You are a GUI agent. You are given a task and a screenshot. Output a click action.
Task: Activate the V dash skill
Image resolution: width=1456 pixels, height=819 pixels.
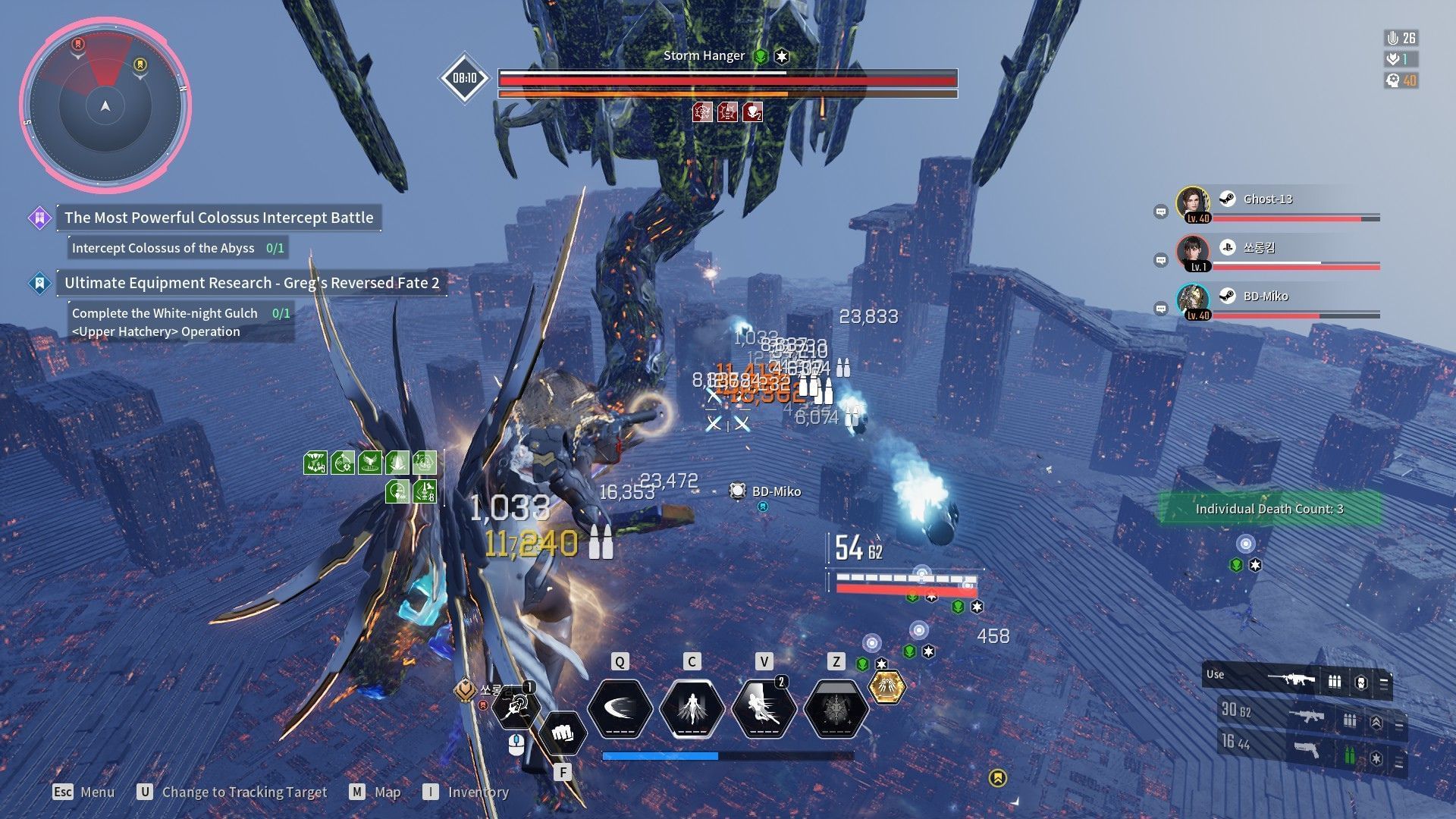click(x=764, y=708)
